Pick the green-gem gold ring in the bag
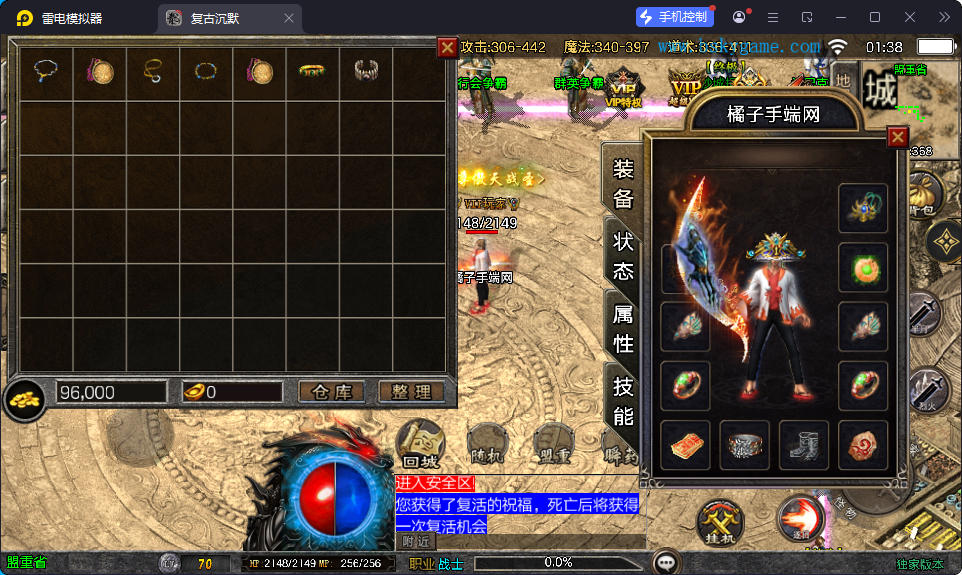The width and height of the screenshot is (962, 575). click(x=312, y=71)
